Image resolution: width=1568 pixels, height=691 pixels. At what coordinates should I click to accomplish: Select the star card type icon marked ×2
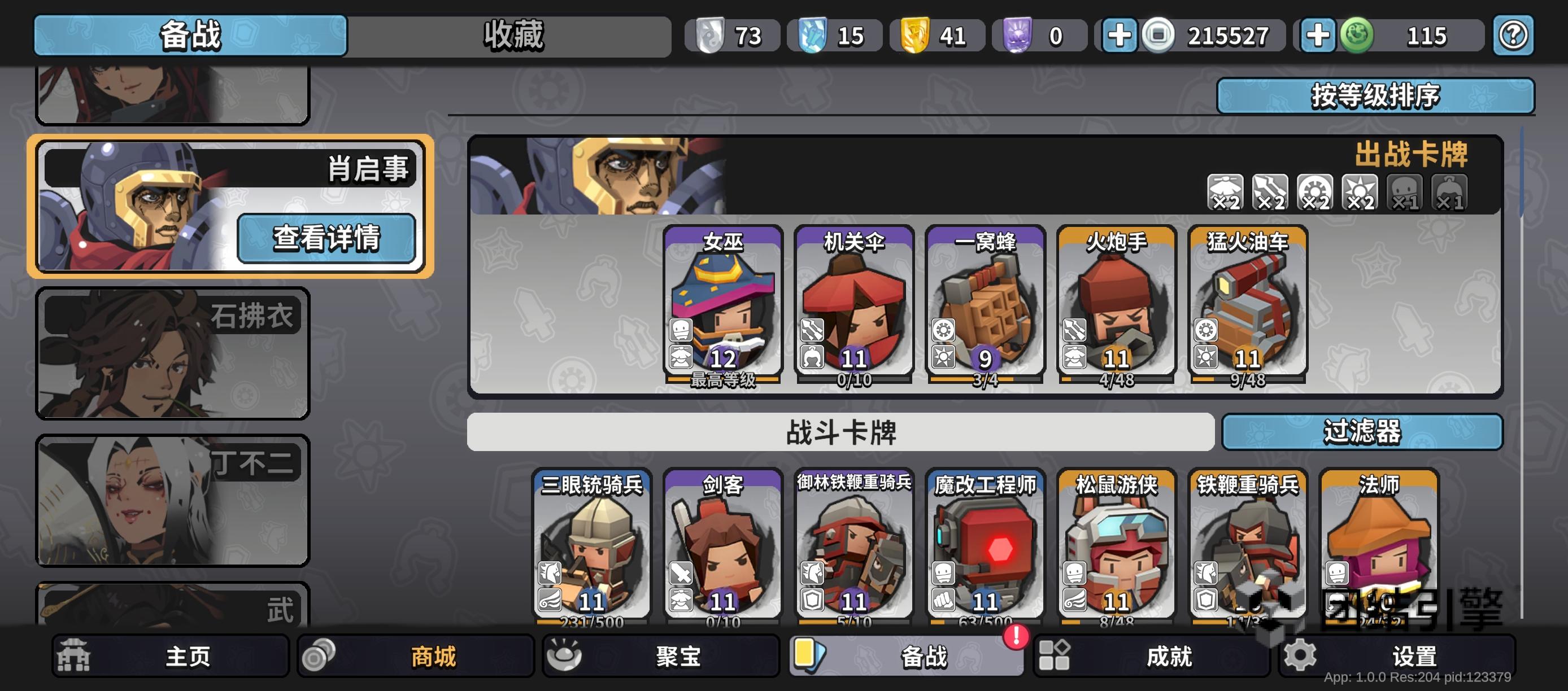[x=1361, y=192]
